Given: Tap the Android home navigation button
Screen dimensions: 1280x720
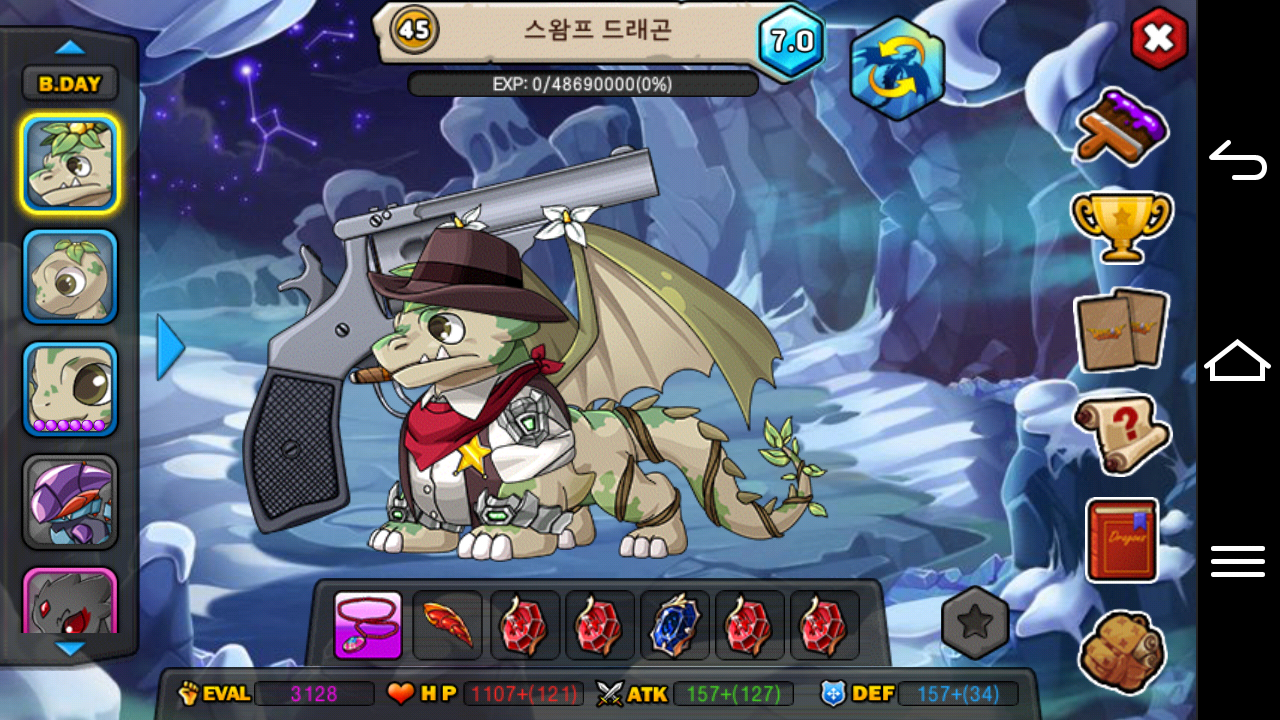Looking at the screenshot, I should pyautogui.click(x=1238, y=360).
